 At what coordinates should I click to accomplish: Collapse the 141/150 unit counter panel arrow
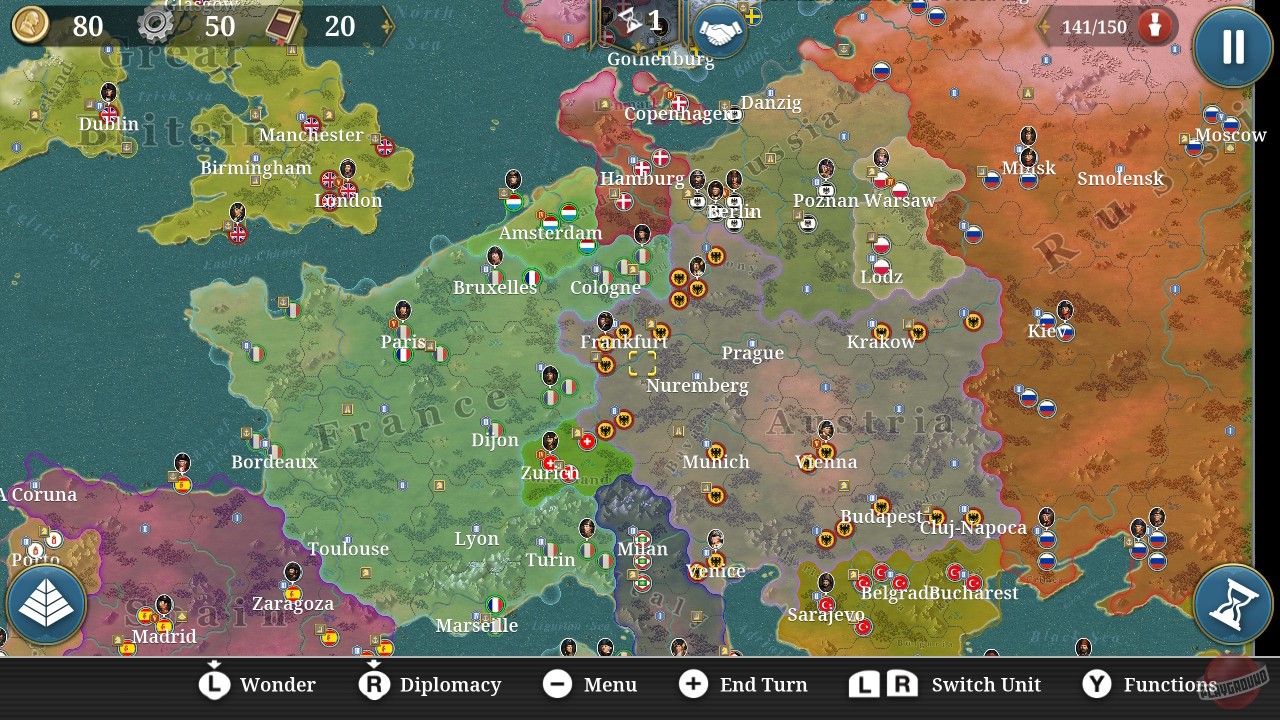[1046, 27]
